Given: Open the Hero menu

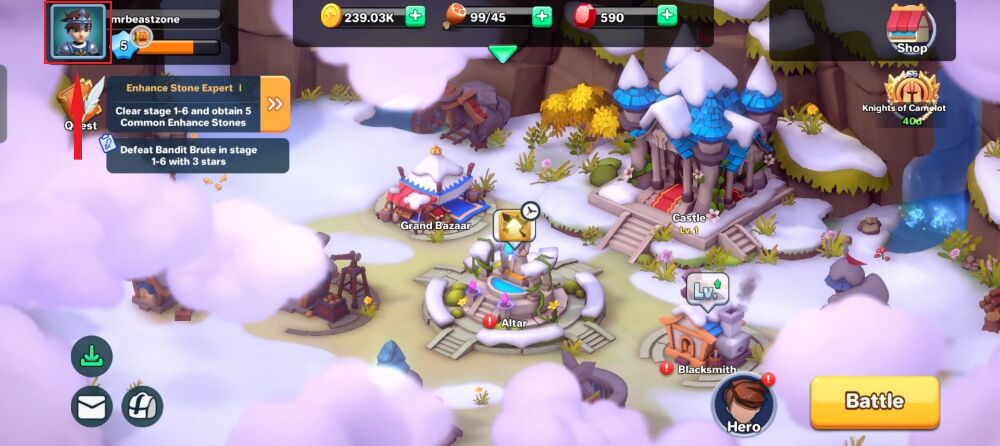Looking at the screenshot, I should point(744,403).
